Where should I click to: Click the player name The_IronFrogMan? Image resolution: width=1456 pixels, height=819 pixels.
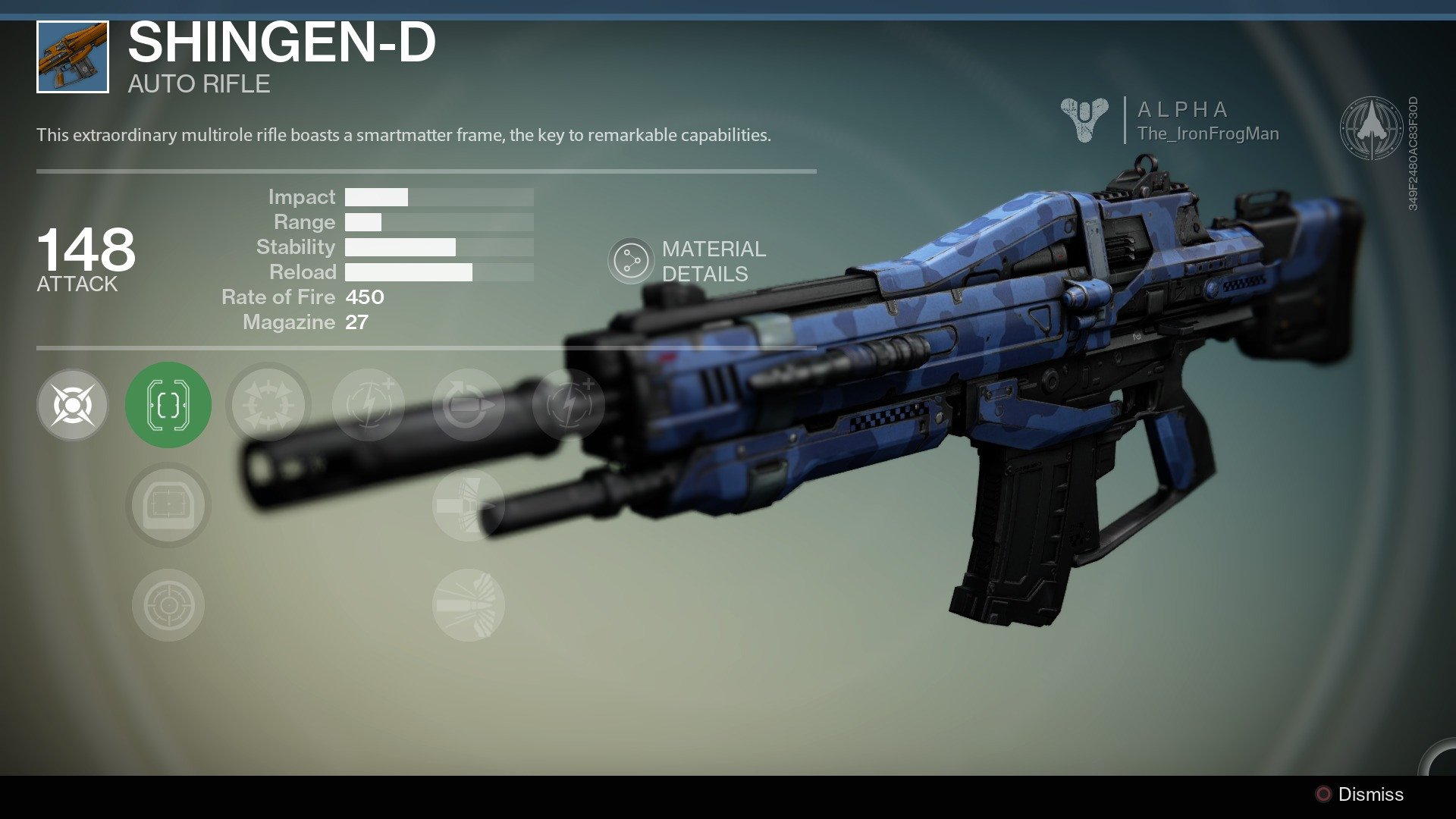[1207, 133]
